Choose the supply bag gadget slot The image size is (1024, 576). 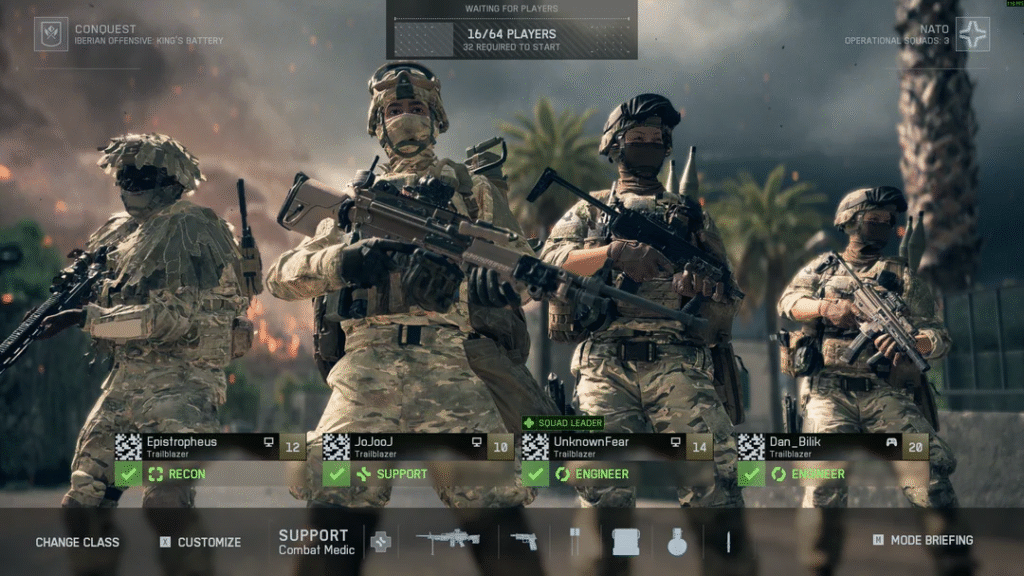click(x=625, y=542)
